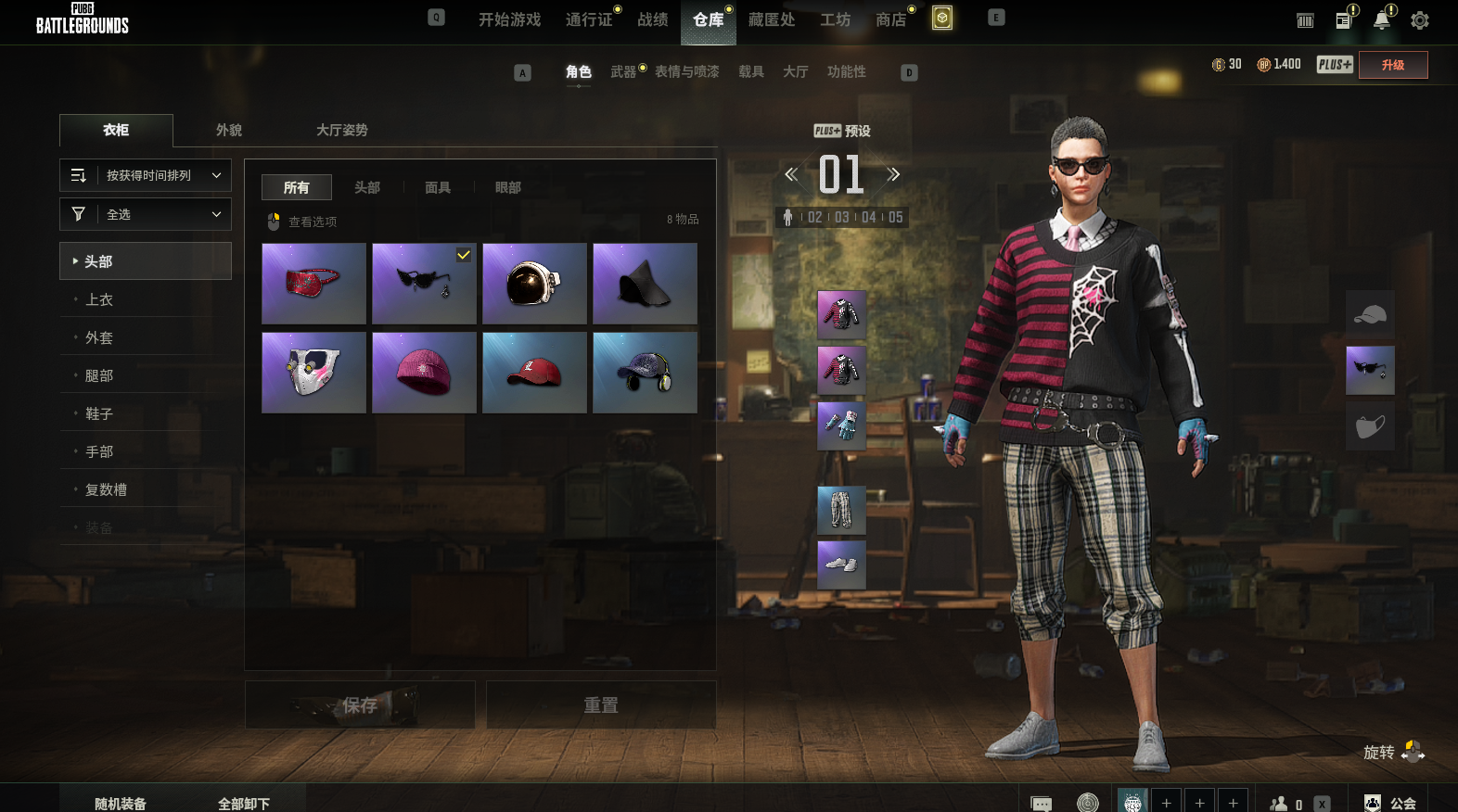Choose the 鞋子 (Shoes) category
This screenshot has height=812, width=1458.
point(99,414)
